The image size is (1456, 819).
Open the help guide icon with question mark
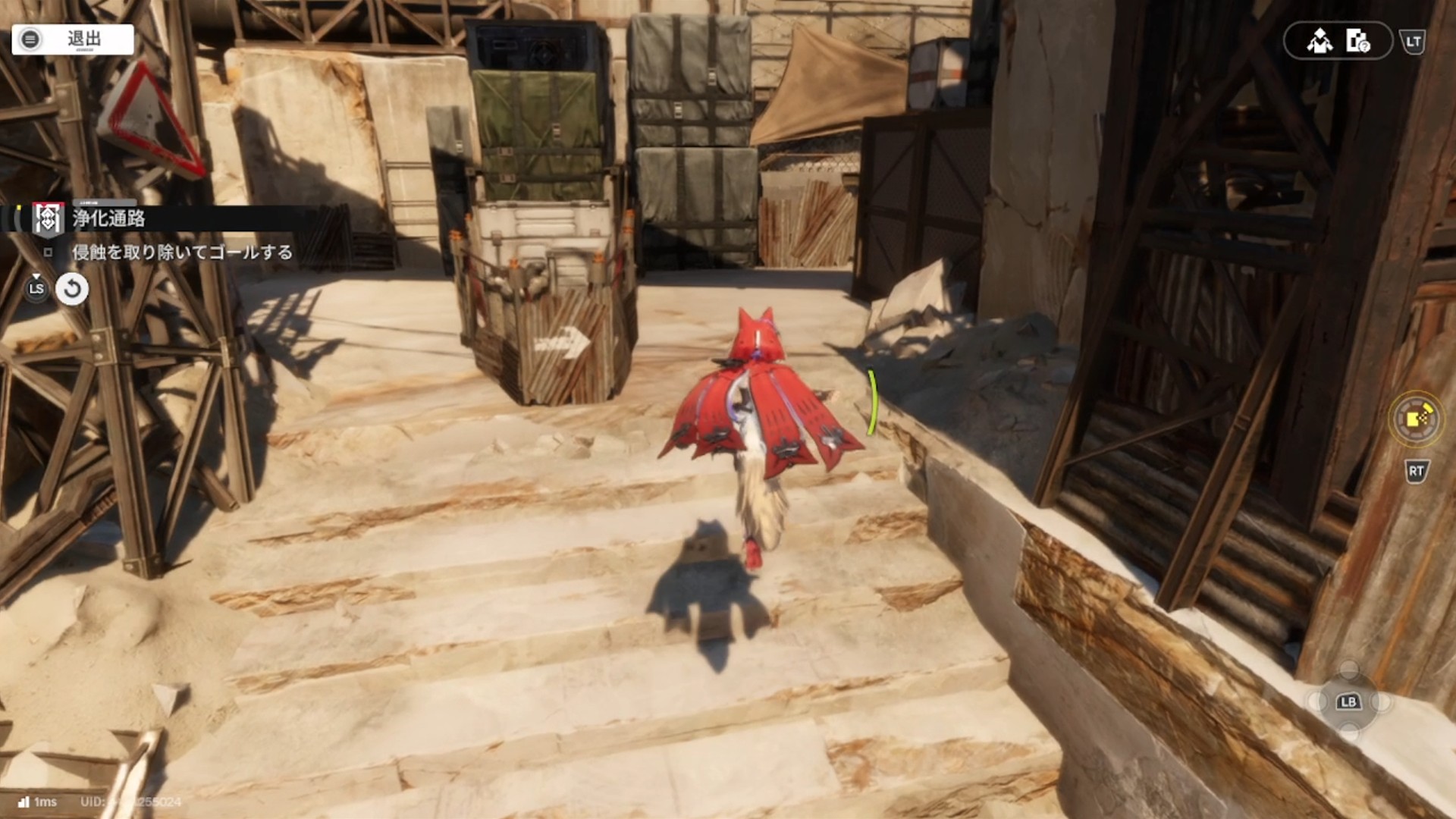click(1357, 41)
